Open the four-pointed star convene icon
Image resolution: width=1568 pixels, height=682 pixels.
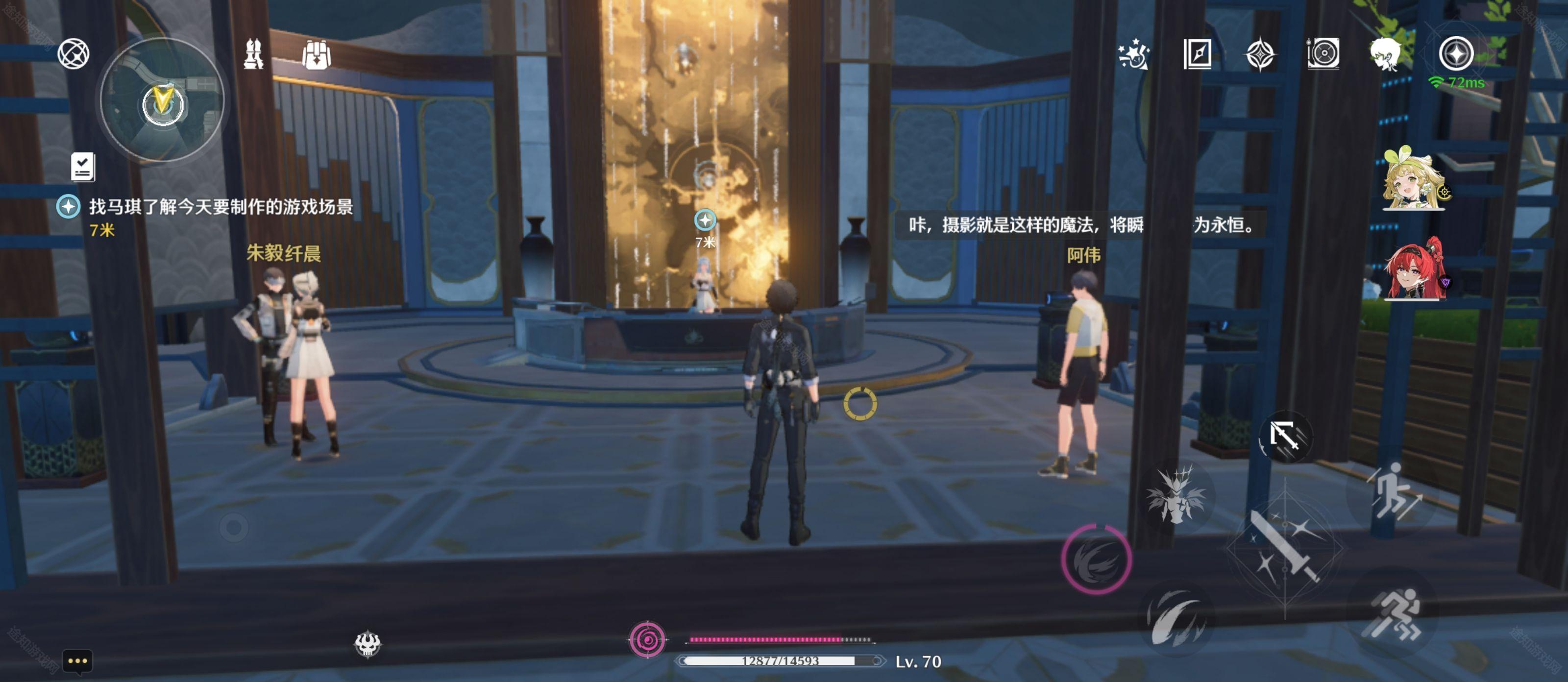(1260, 55)
